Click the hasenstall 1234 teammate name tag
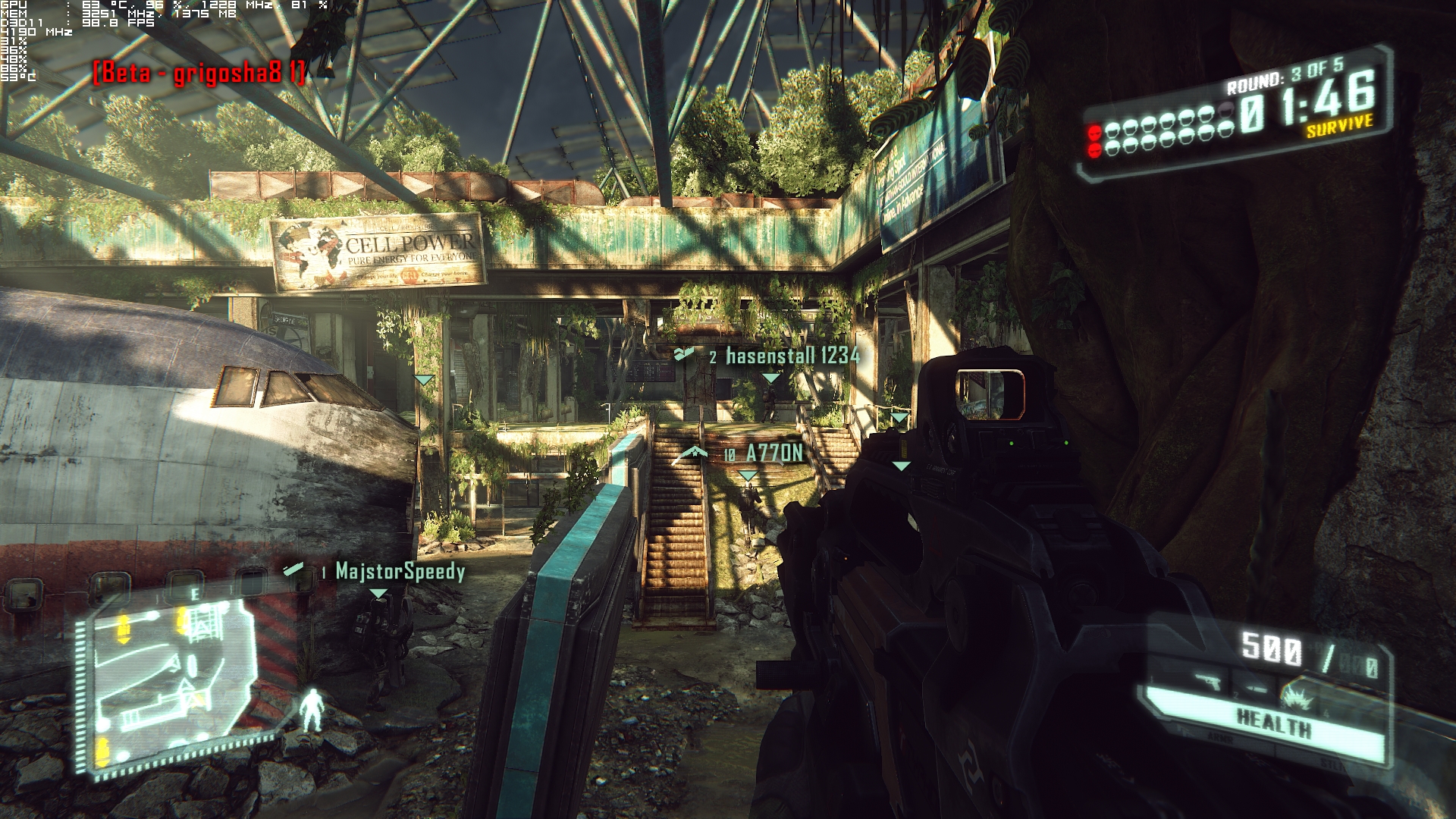 [792, 356]
